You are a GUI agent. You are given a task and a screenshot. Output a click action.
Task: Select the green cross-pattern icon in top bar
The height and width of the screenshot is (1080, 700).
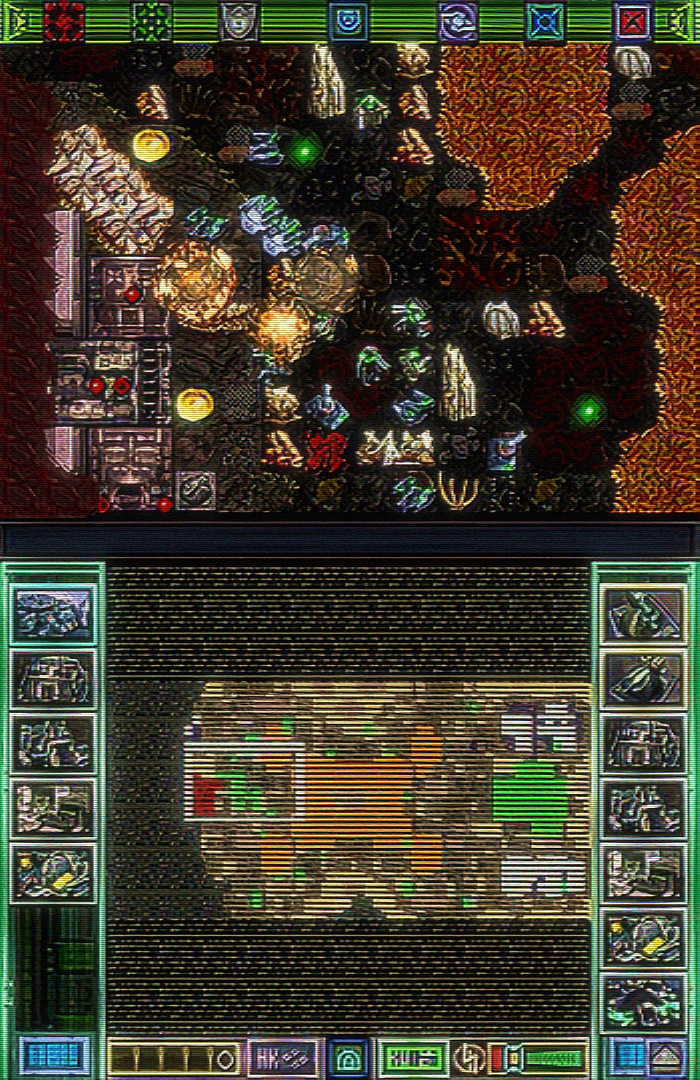pyautogui.click(x=152, y=20)
